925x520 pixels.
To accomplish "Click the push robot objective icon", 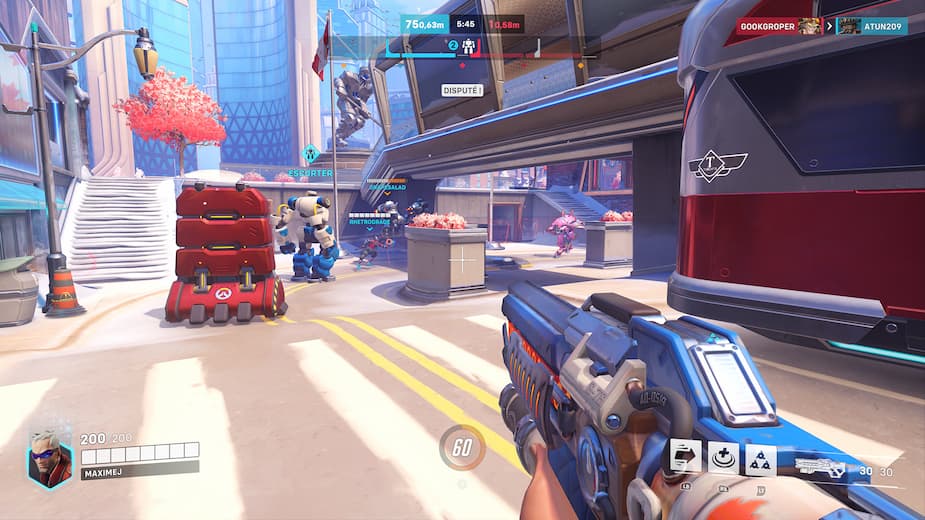I will pyautogui.click(x=467, y=47).
